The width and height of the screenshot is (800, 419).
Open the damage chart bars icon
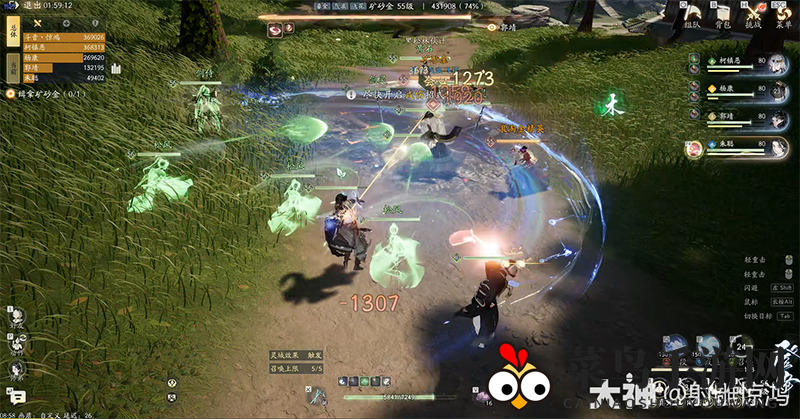116,68
